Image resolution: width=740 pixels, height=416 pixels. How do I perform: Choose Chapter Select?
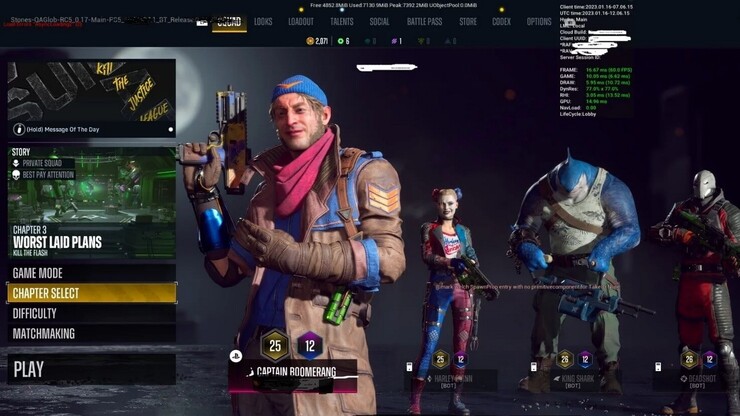pyautogui.click(x=91, y=293)
